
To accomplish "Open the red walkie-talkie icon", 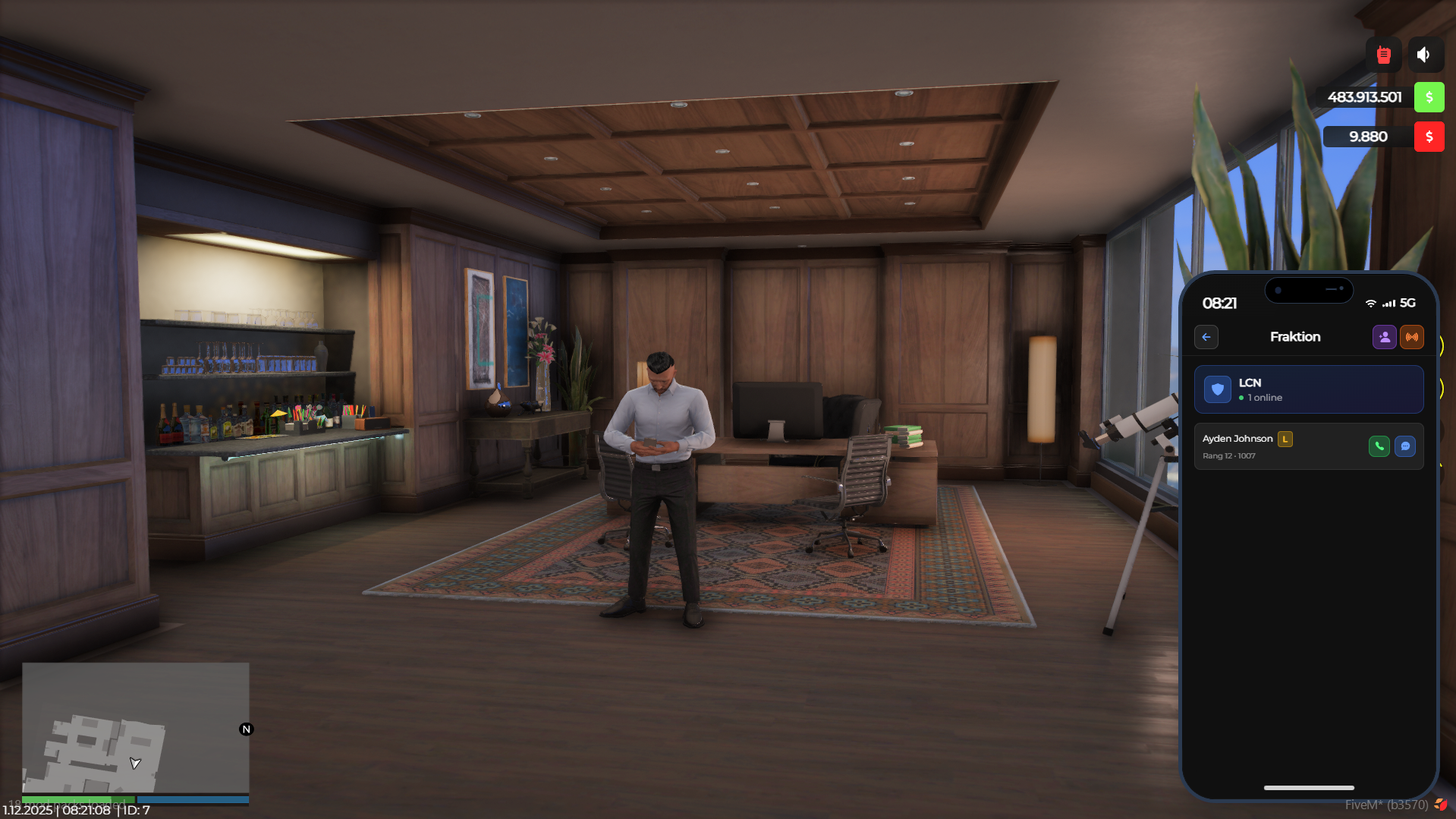I will 1382,54.
